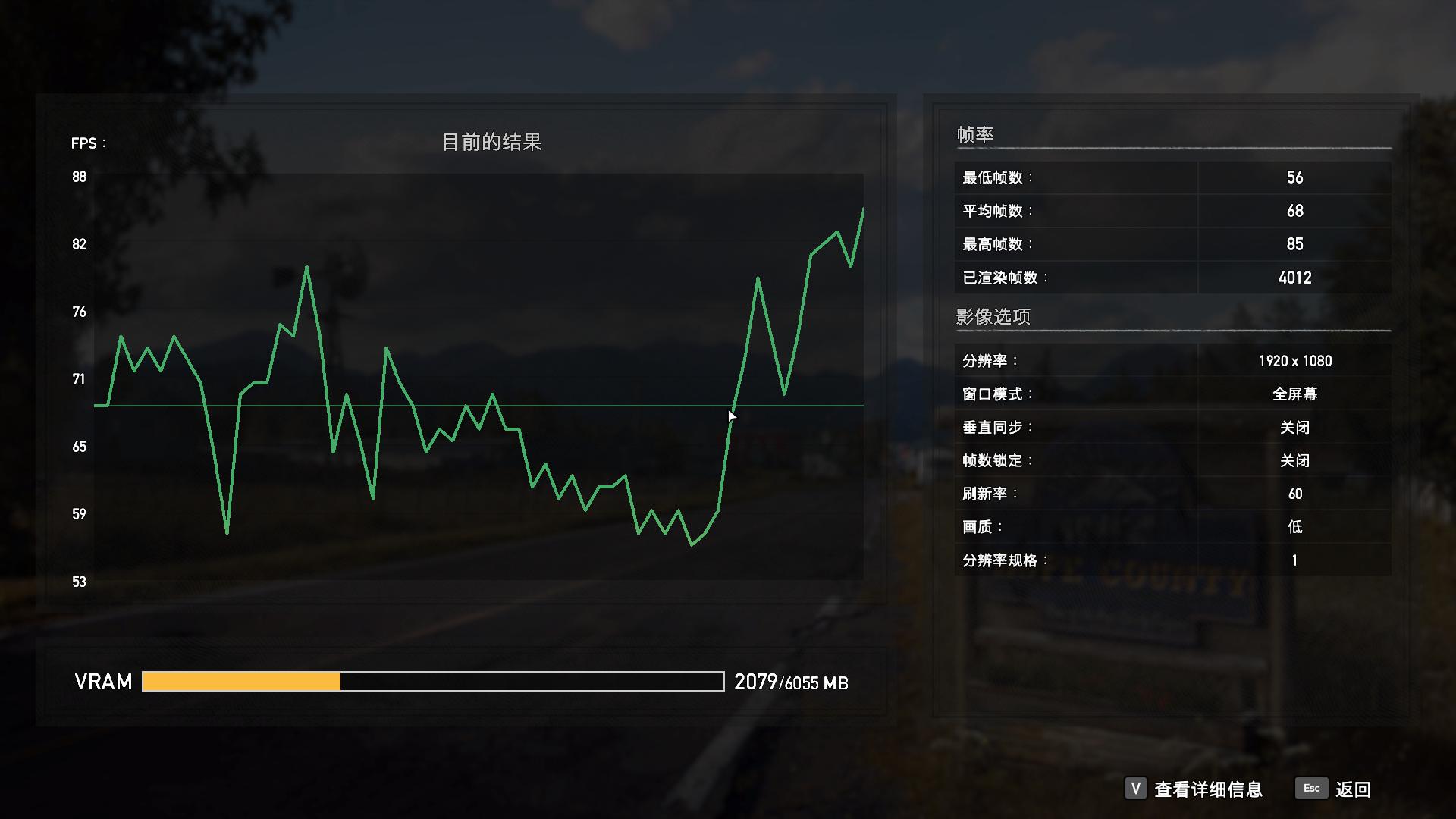
Task: Click the V key icon near 查看详细信息
Action: click(1135, 789)
